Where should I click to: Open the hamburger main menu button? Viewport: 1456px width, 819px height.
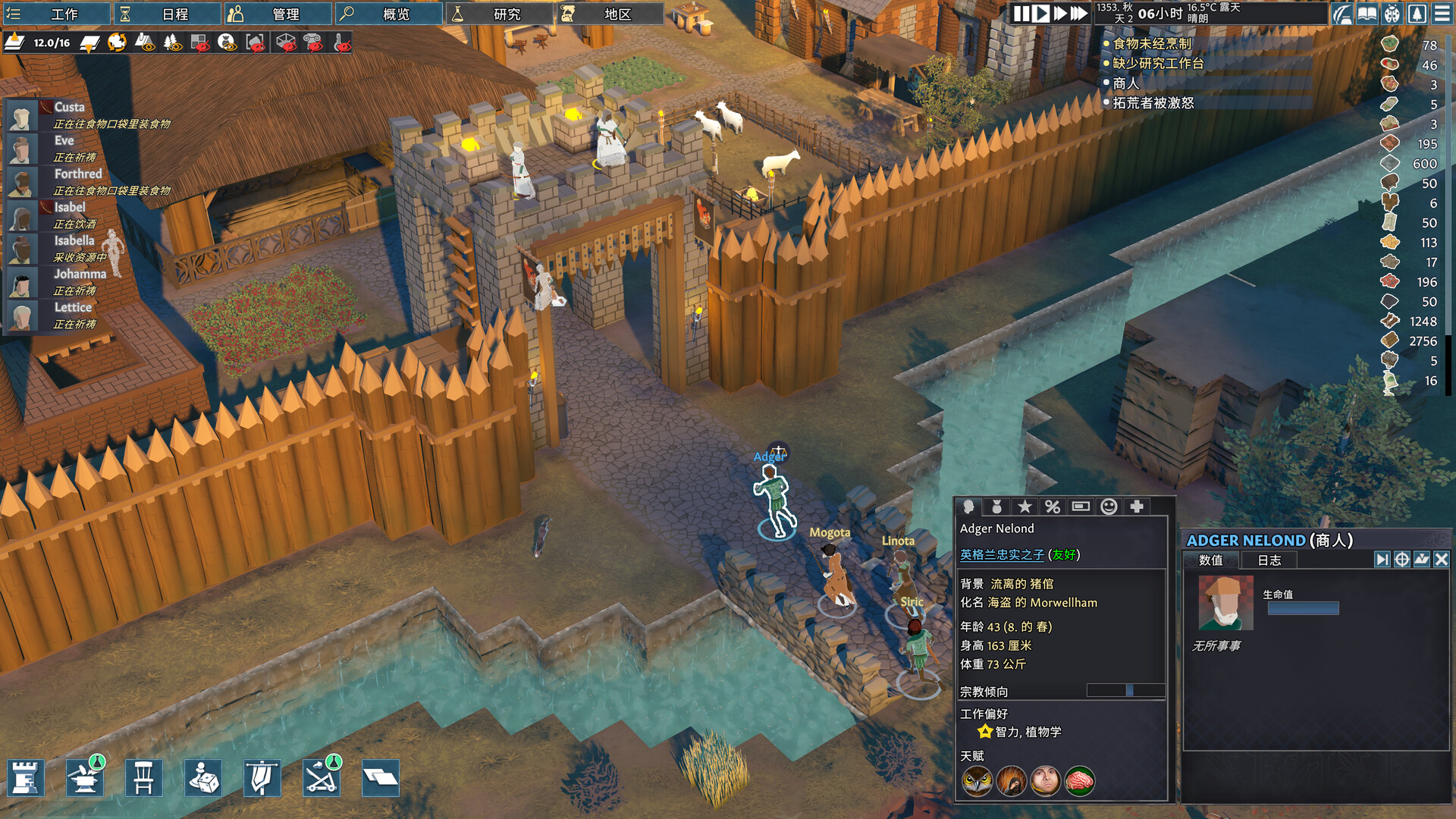click(x=1442, y=14)
